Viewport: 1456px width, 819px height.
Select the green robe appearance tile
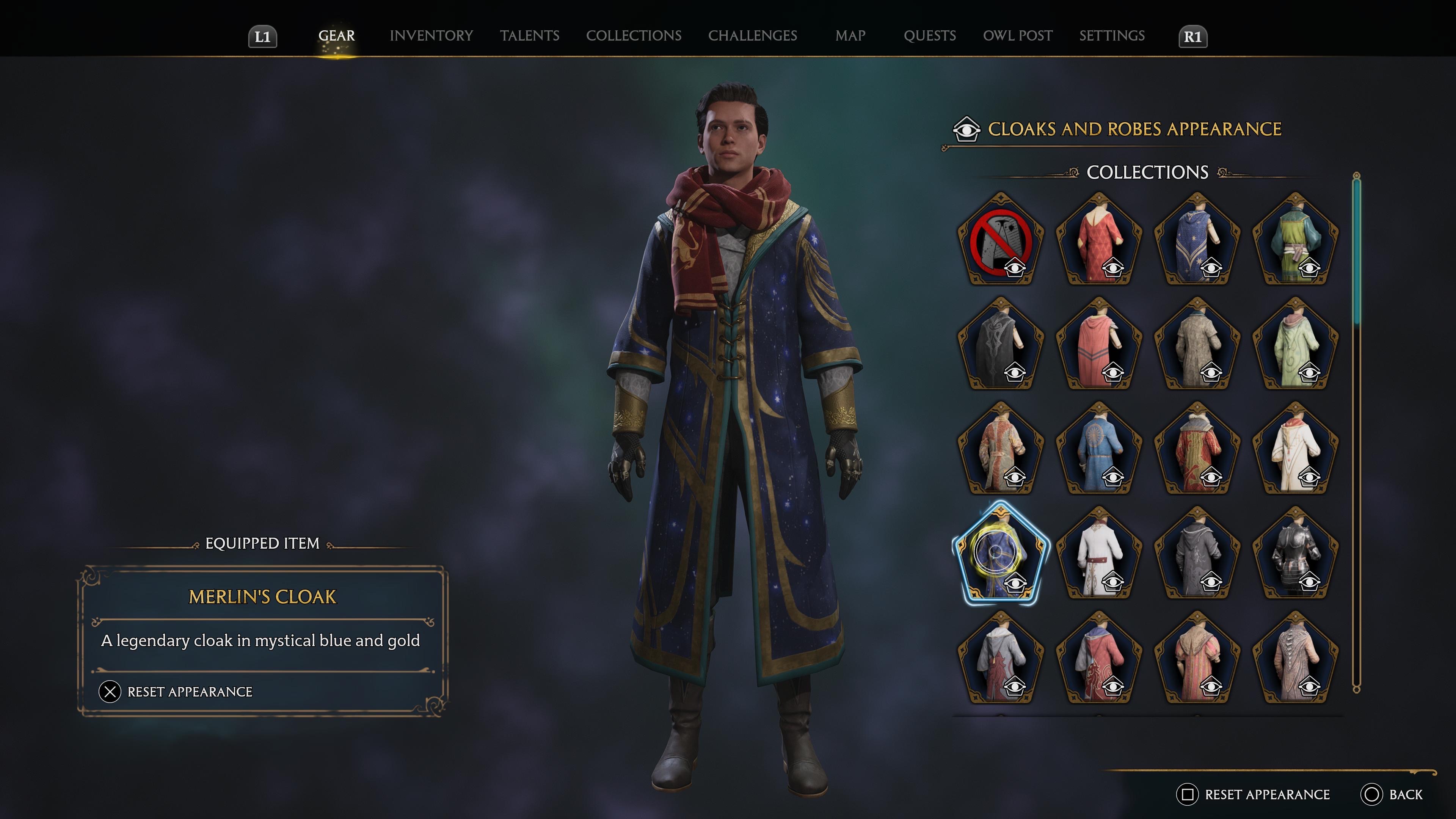(x=1295, y=240)
